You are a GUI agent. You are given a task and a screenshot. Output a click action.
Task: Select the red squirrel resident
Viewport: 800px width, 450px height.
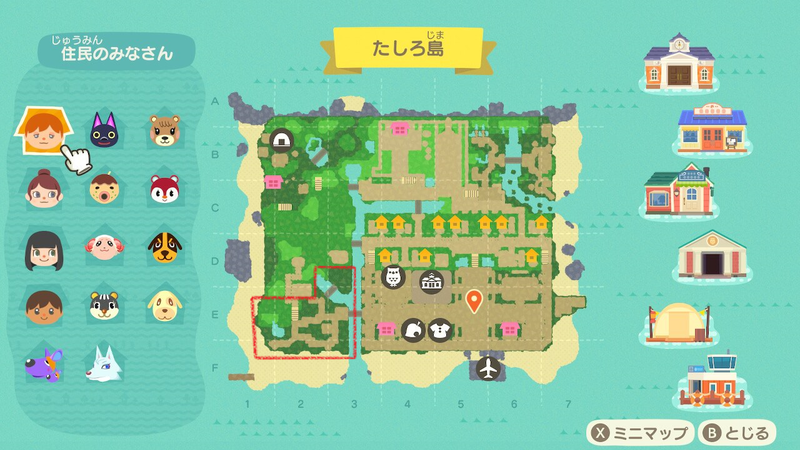click(x=164, y=187)
